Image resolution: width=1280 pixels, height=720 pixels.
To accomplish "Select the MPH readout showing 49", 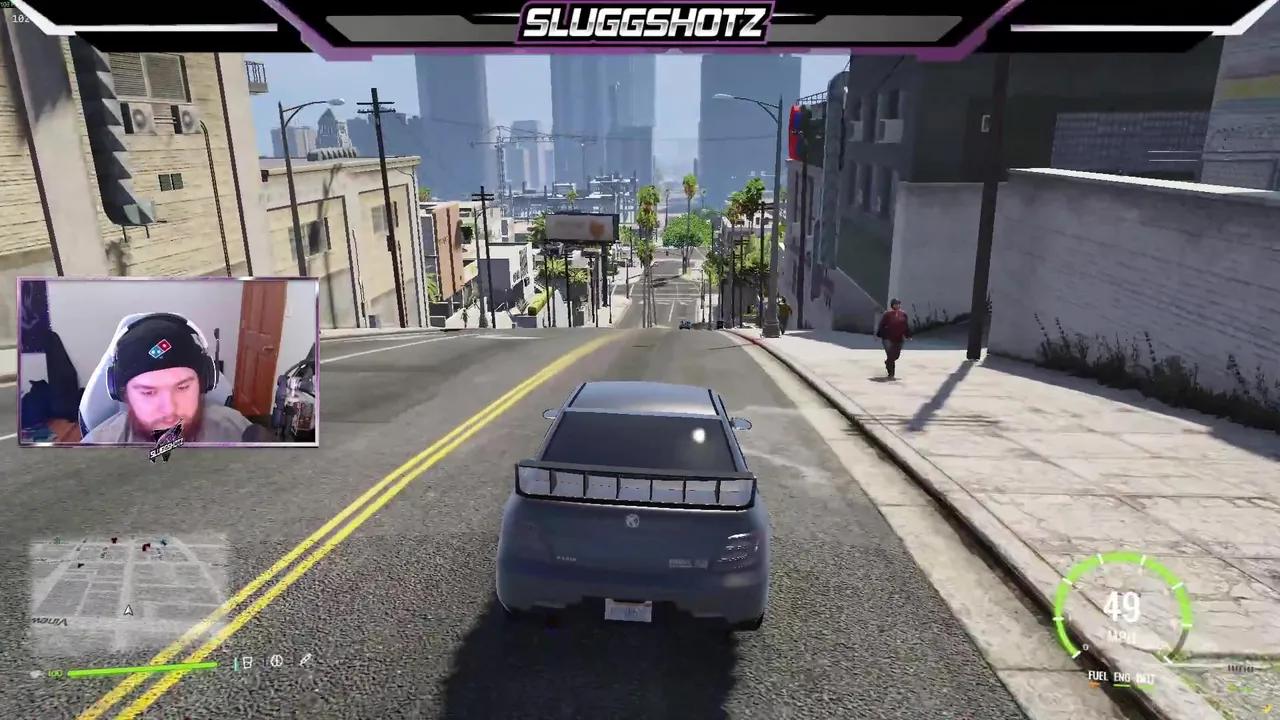I will tap(1123, 608).
